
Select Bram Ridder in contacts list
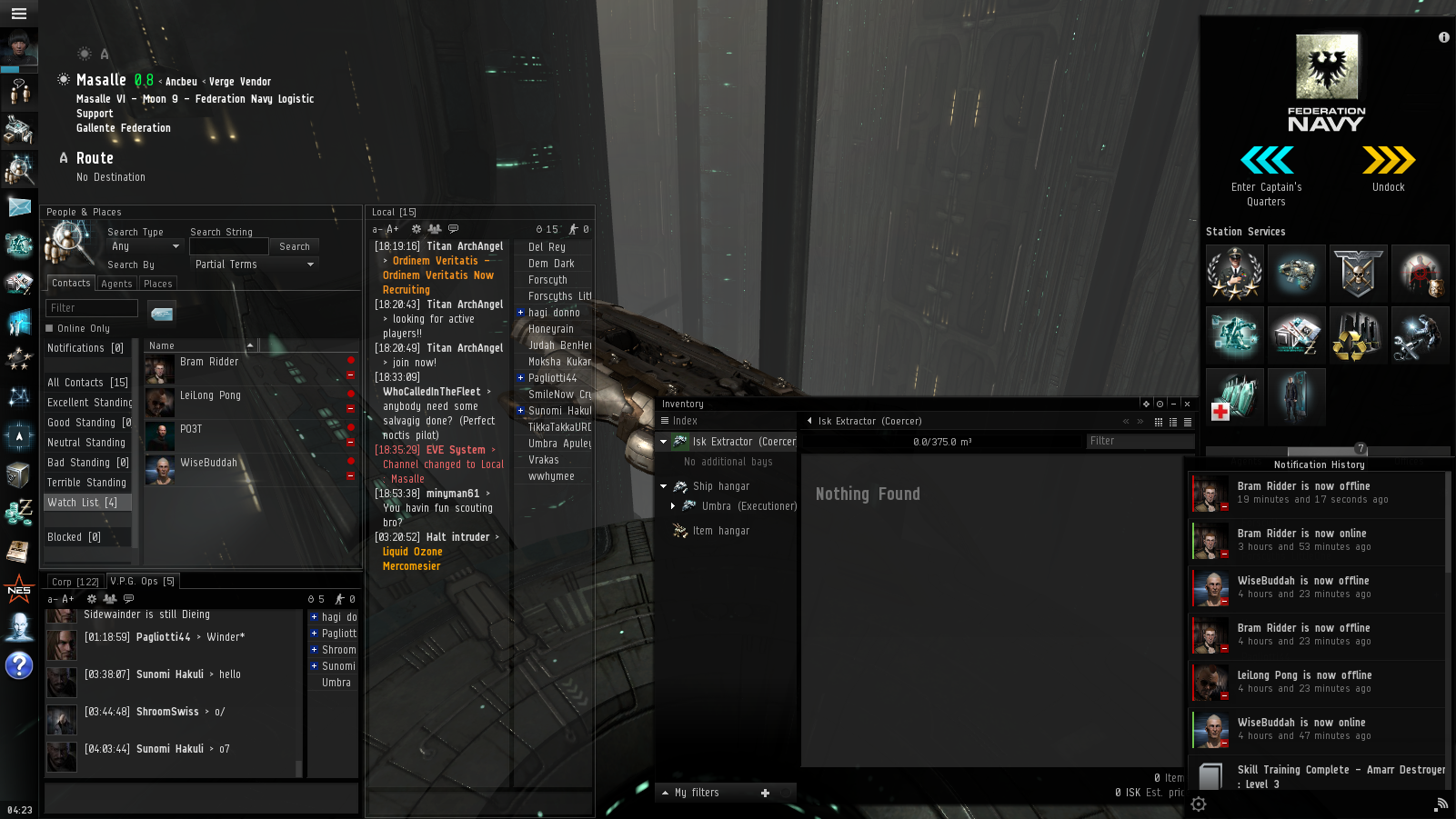pyautogui.click(x=209, y=362)
